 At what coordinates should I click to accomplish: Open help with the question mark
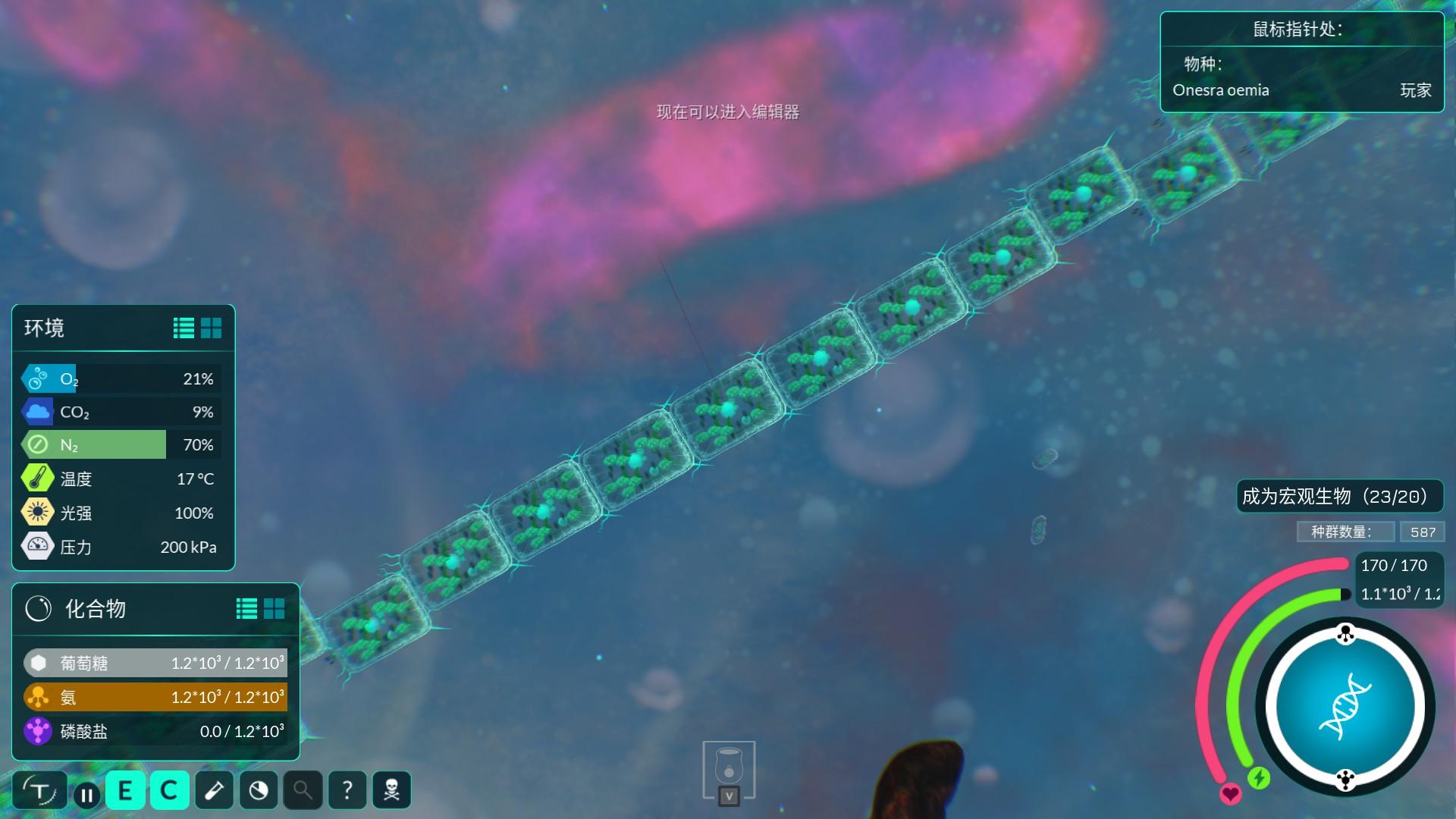click(347, 791)
